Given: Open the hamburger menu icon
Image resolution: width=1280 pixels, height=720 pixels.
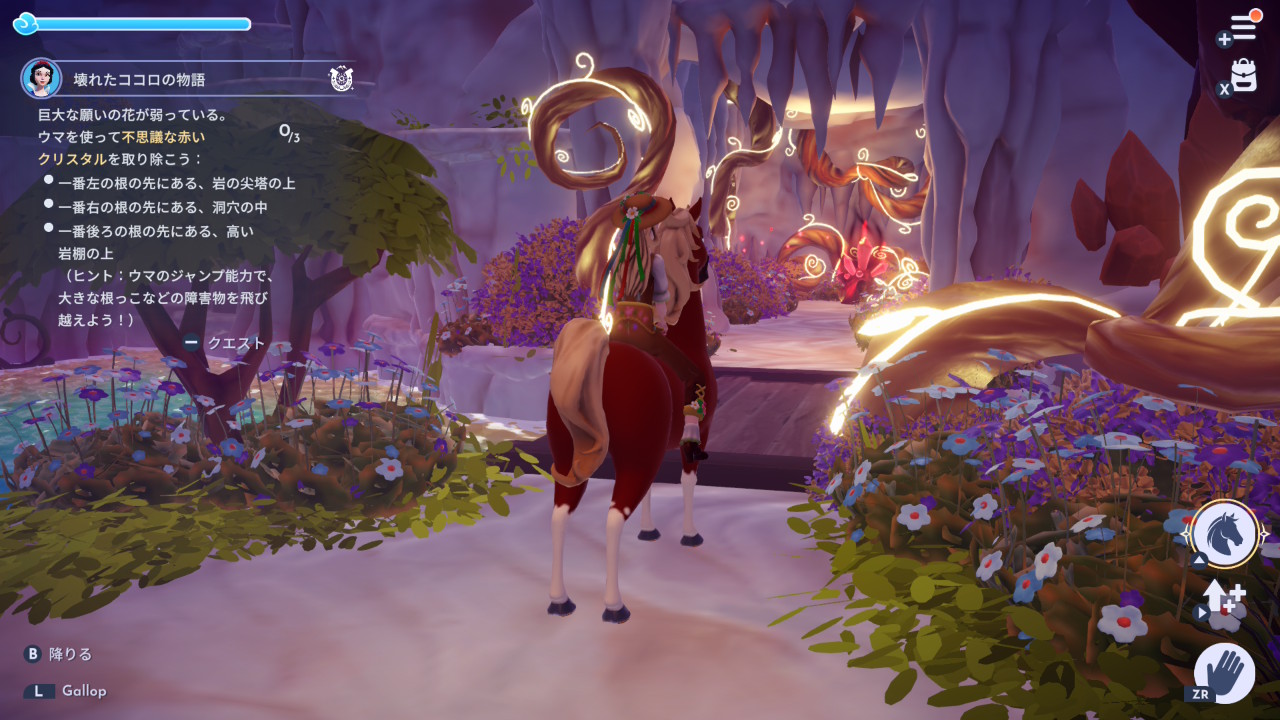Looking at the screenshot, I should pyautogui.click(x=1243, y=27).
